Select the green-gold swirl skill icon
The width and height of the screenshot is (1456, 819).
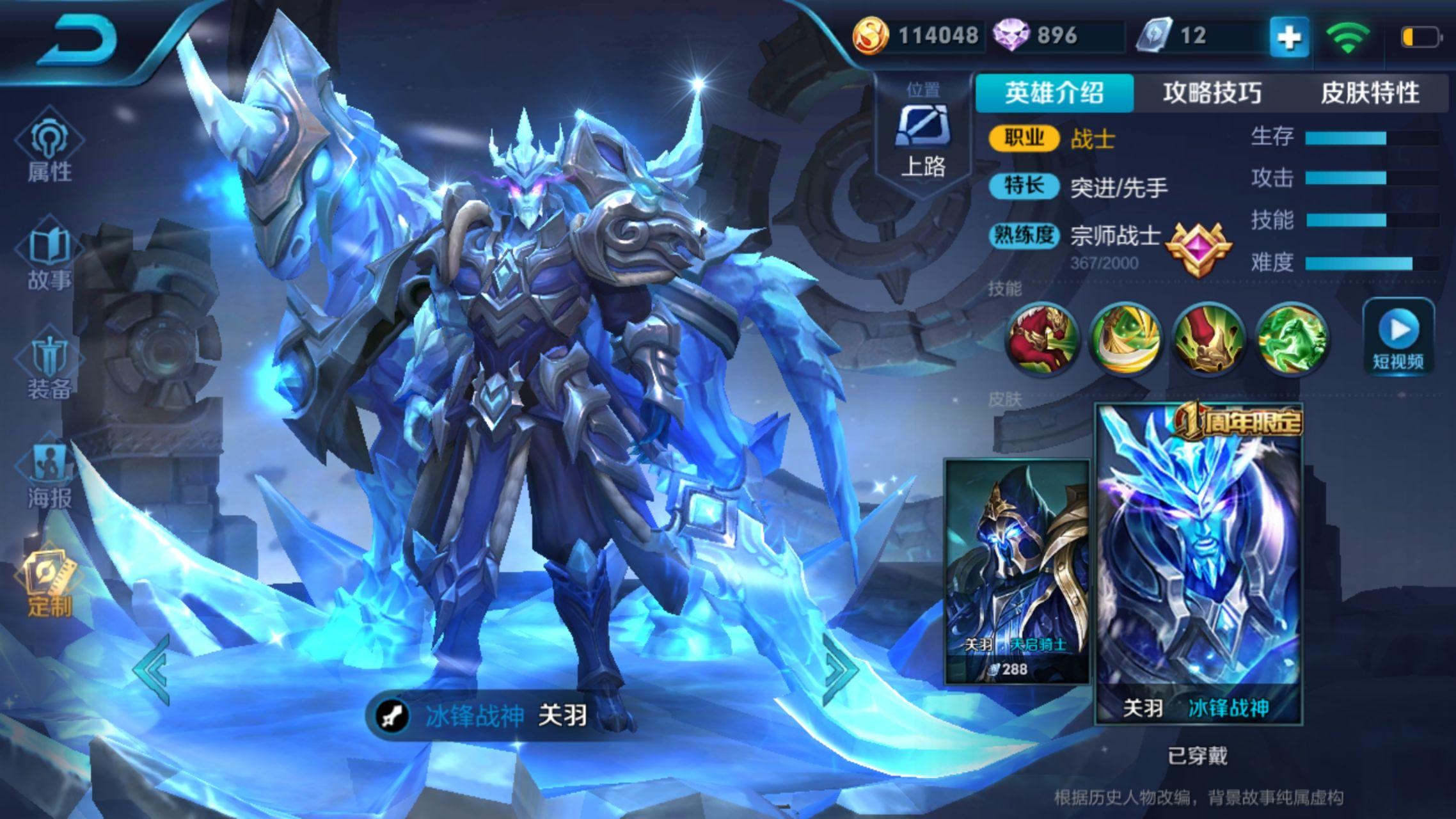1125,338
